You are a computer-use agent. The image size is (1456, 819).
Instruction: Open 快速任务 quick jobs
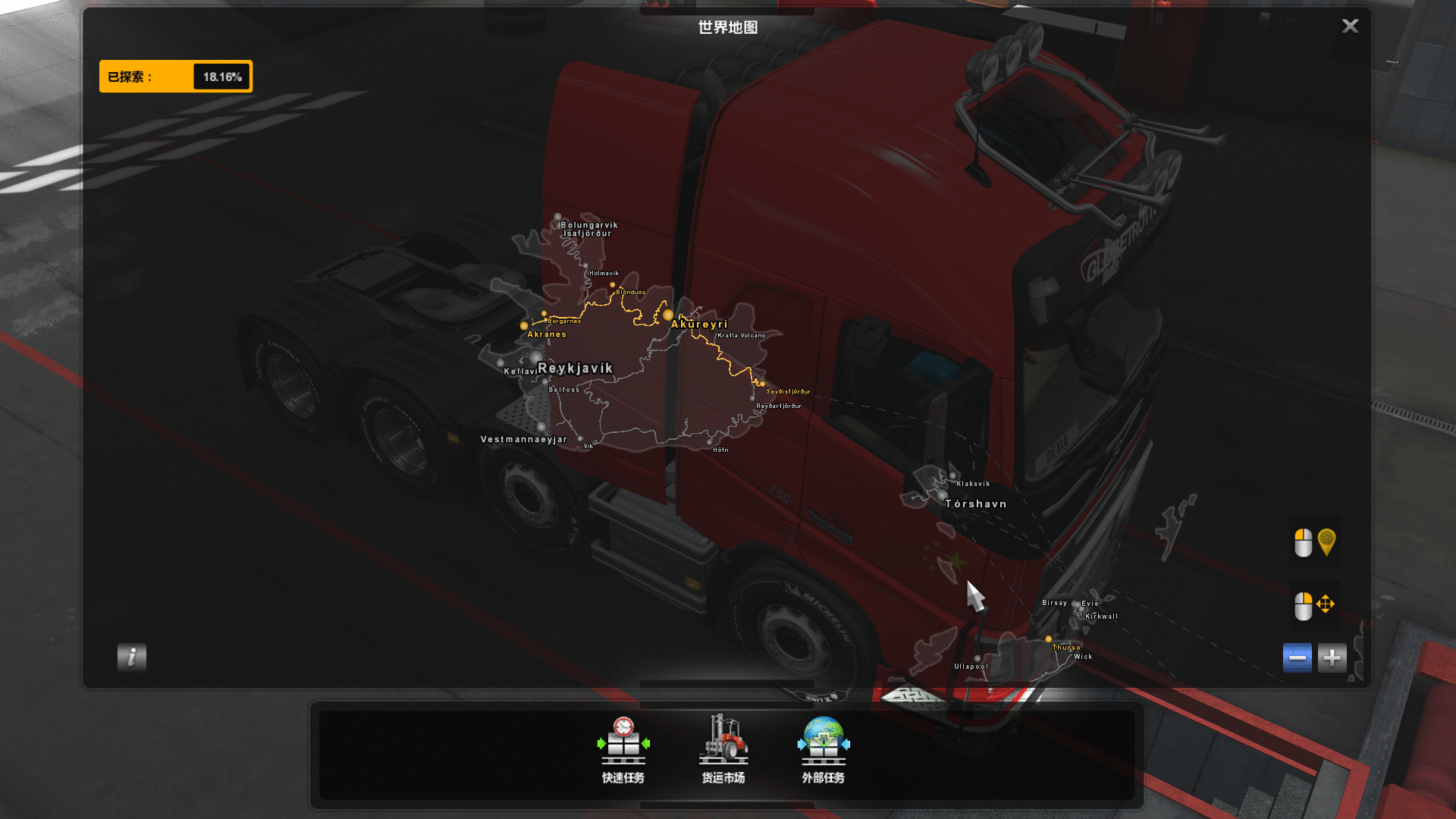coord(623,749)
